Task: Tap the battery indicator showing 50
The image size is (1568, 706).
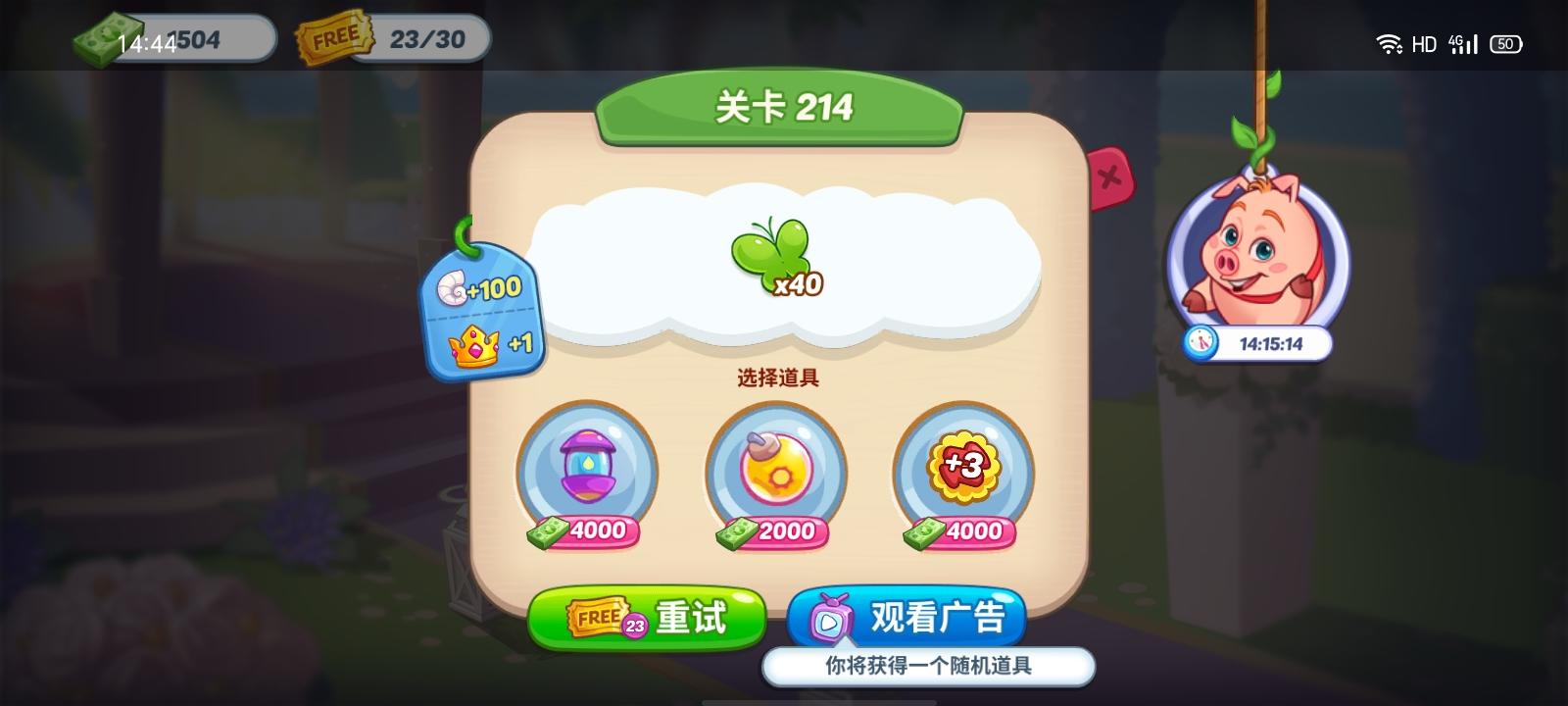Action: coord(1506,44)
